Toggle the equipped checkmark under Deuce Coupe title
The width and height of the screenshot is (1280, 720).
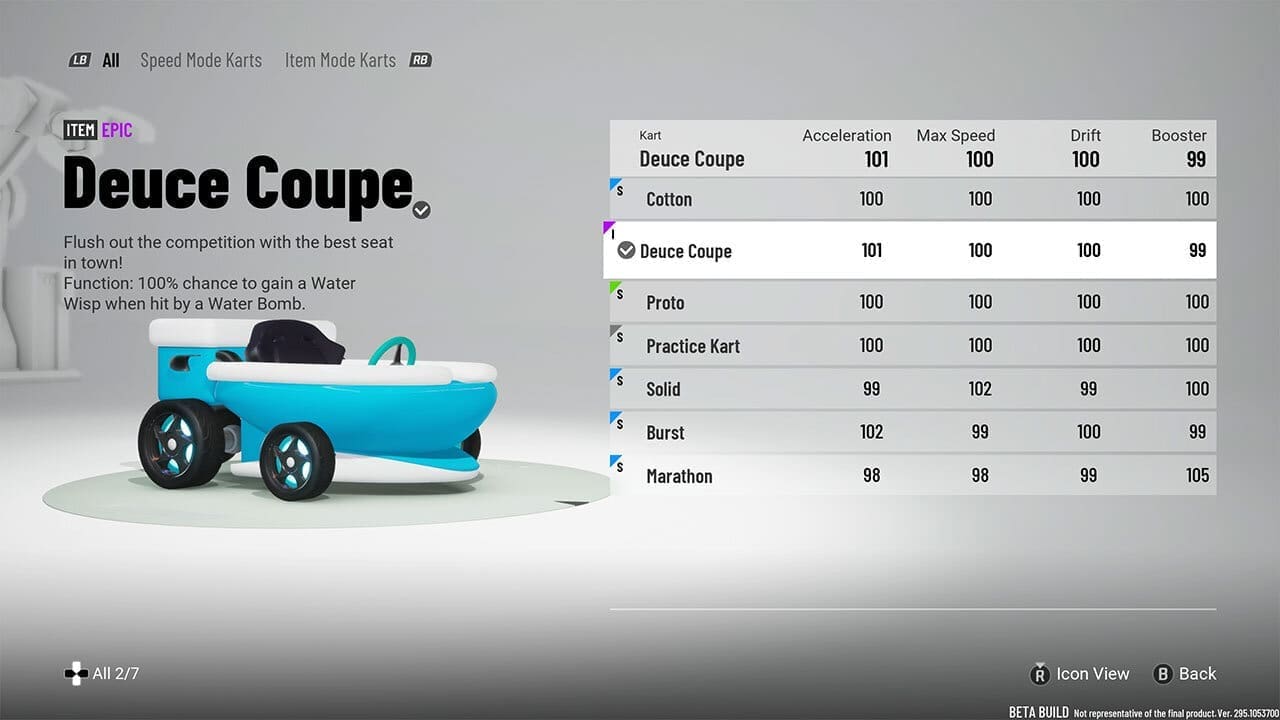pyautogui.click(x=421, y=210)
